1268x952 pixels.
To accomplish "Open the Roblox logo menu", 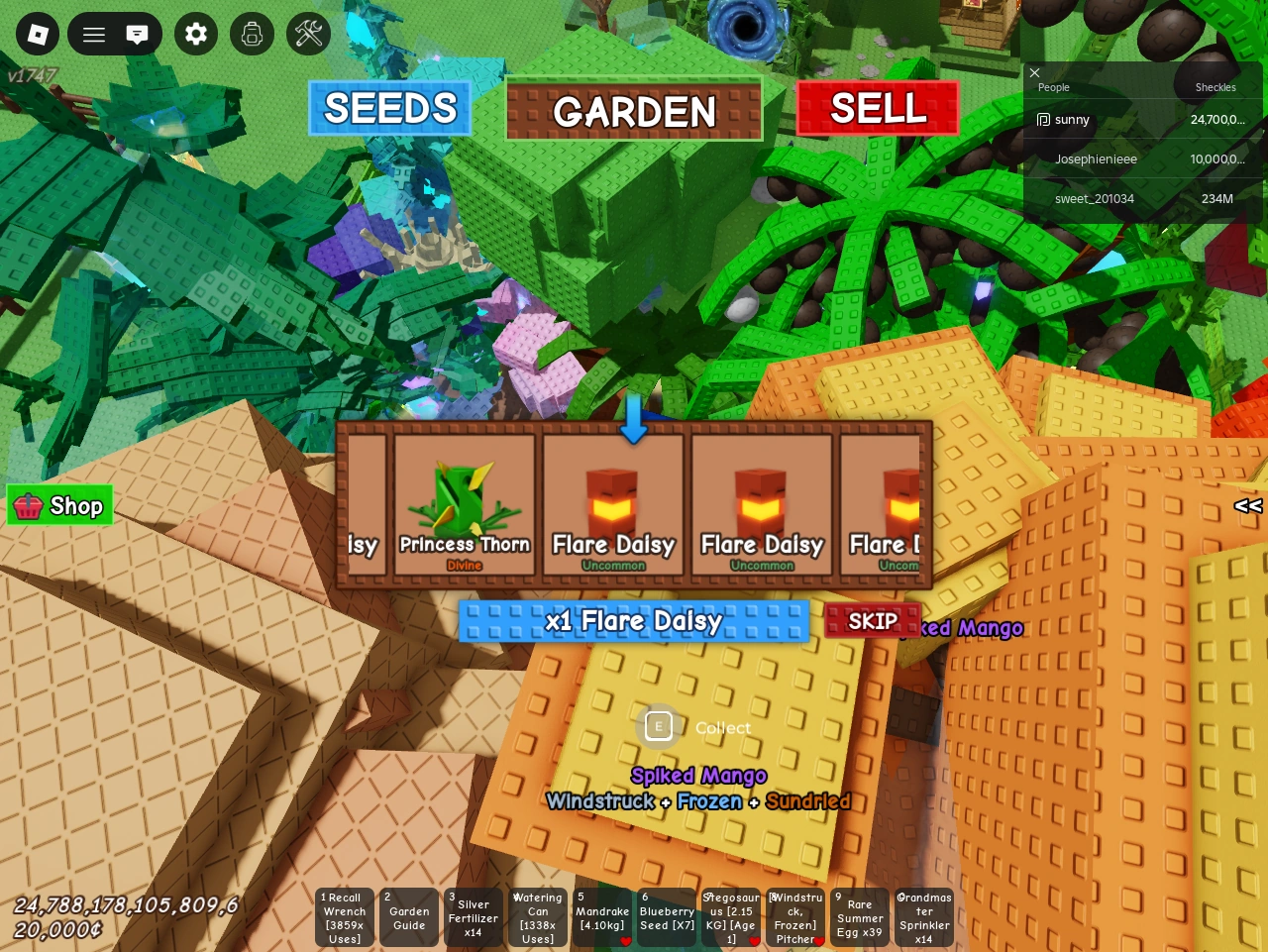I will point(37,33).
